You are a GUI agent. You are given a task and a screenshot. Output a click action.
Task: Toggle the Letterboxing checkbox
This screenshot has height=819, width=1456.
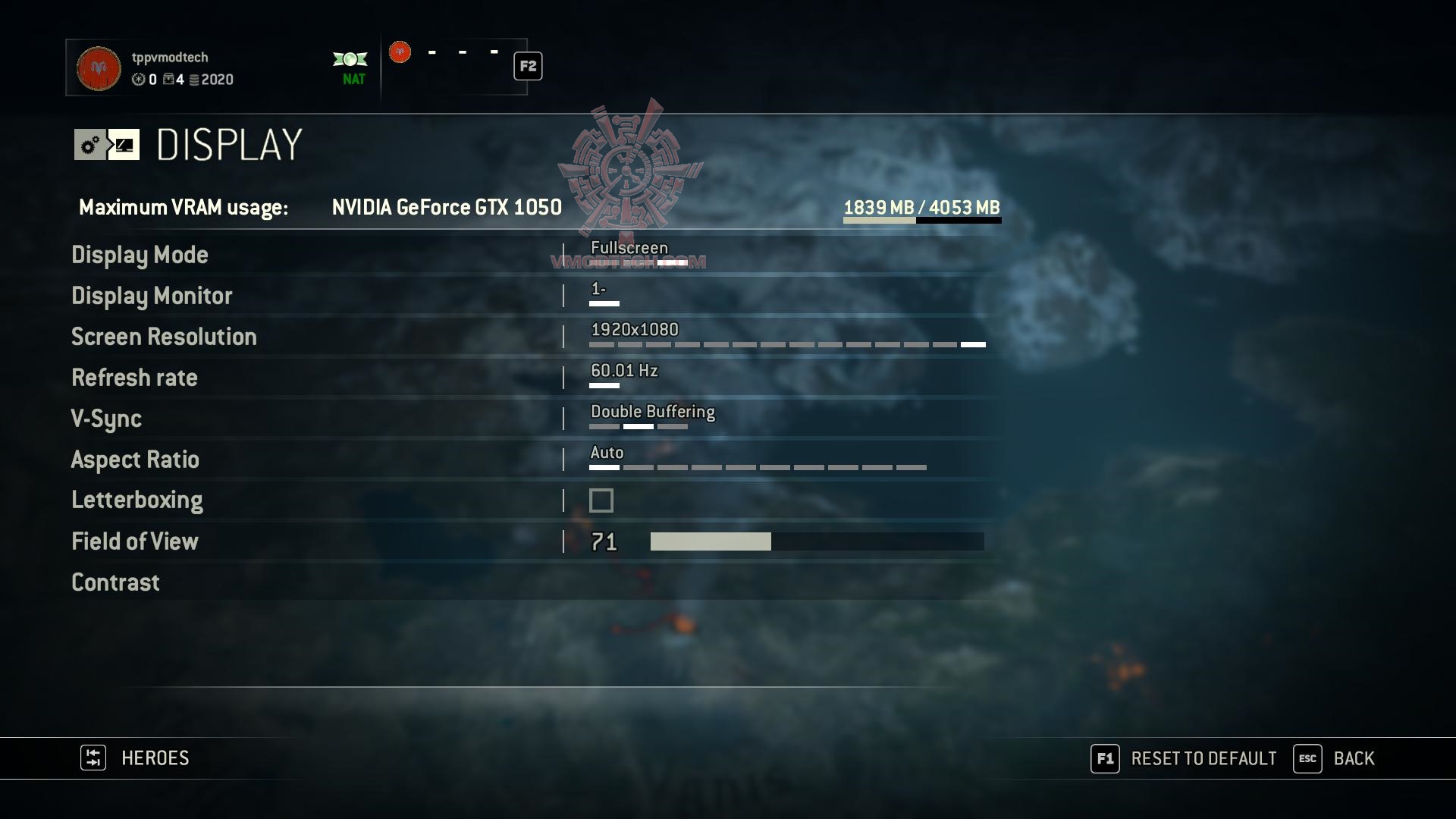[601, 500]
